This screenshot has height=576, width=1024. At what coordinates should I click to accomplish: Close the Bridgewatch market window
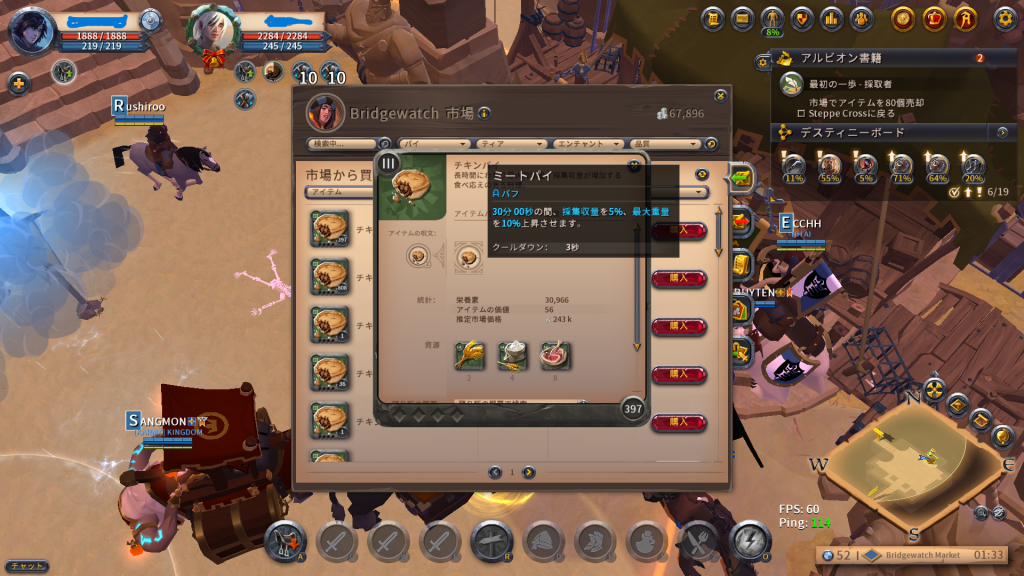[720, 95]
